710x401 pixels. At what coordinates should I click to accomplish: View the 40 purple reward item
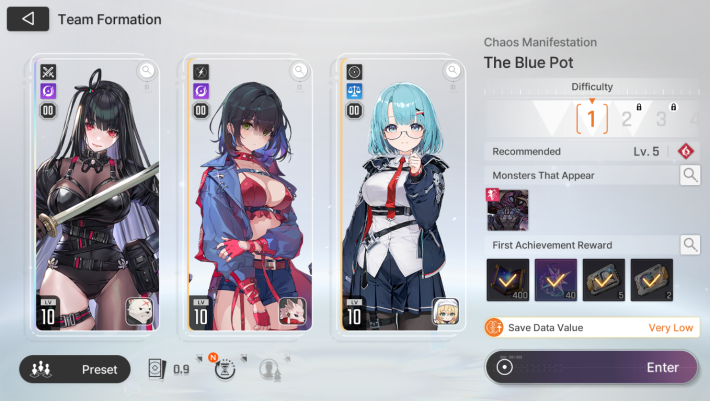click(555, 280)
